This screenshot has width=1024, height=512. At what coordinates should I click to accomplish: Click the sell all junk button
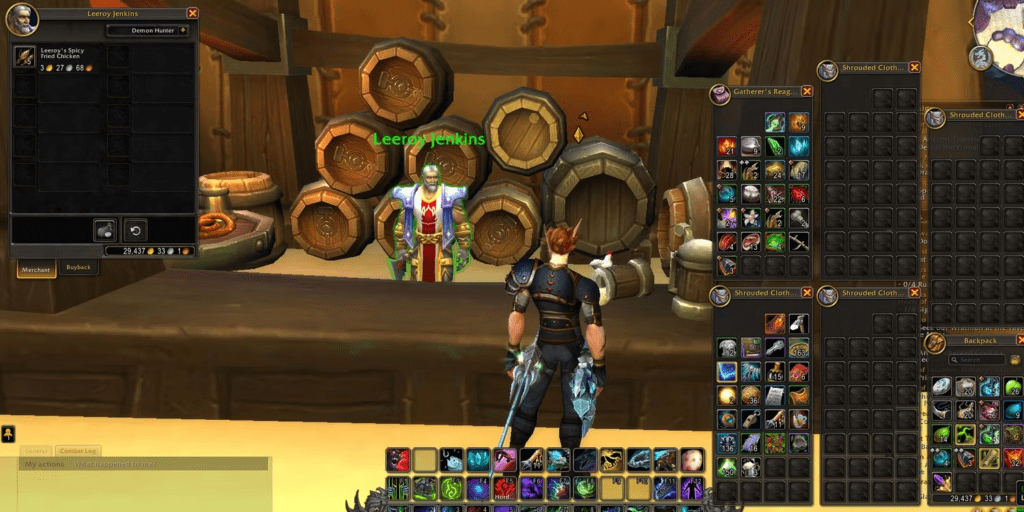click(105, 228)
